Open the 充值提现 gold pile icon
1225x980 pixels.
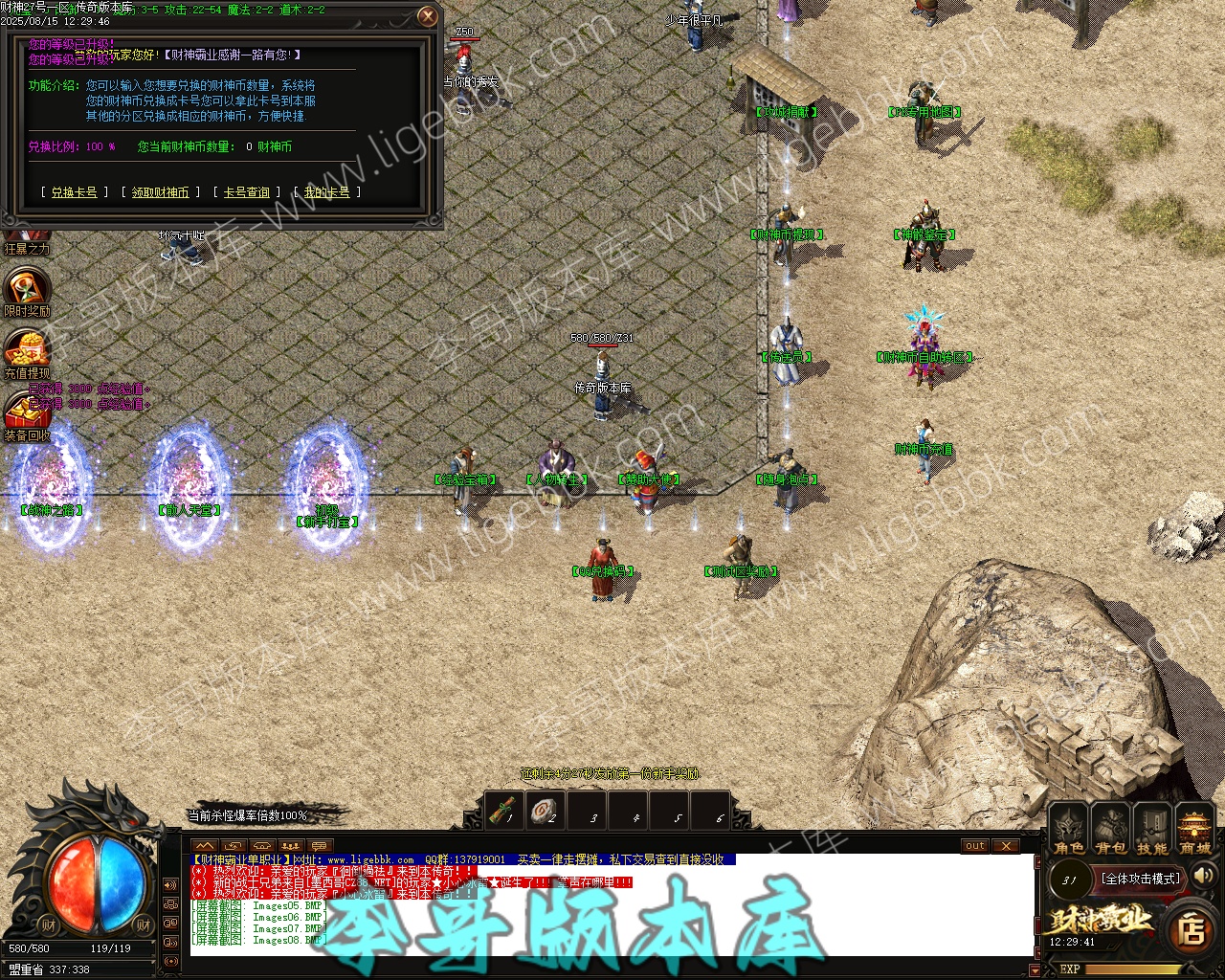pos(27,348)
